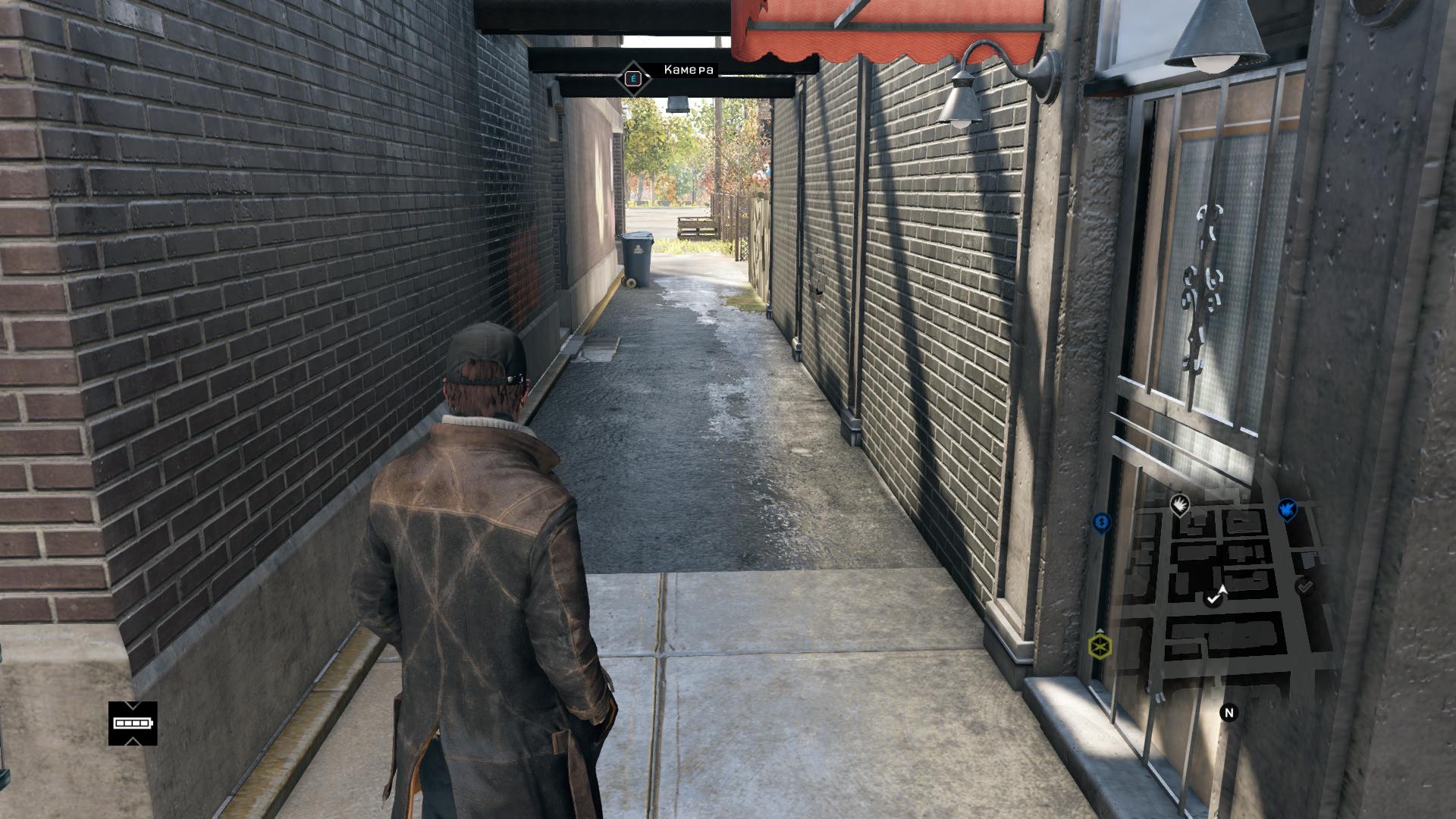Select the blue wolf-head map marker
The height and width of the screenshot is (819, 1456).
pyautogui.click(x=1287, y=510)
